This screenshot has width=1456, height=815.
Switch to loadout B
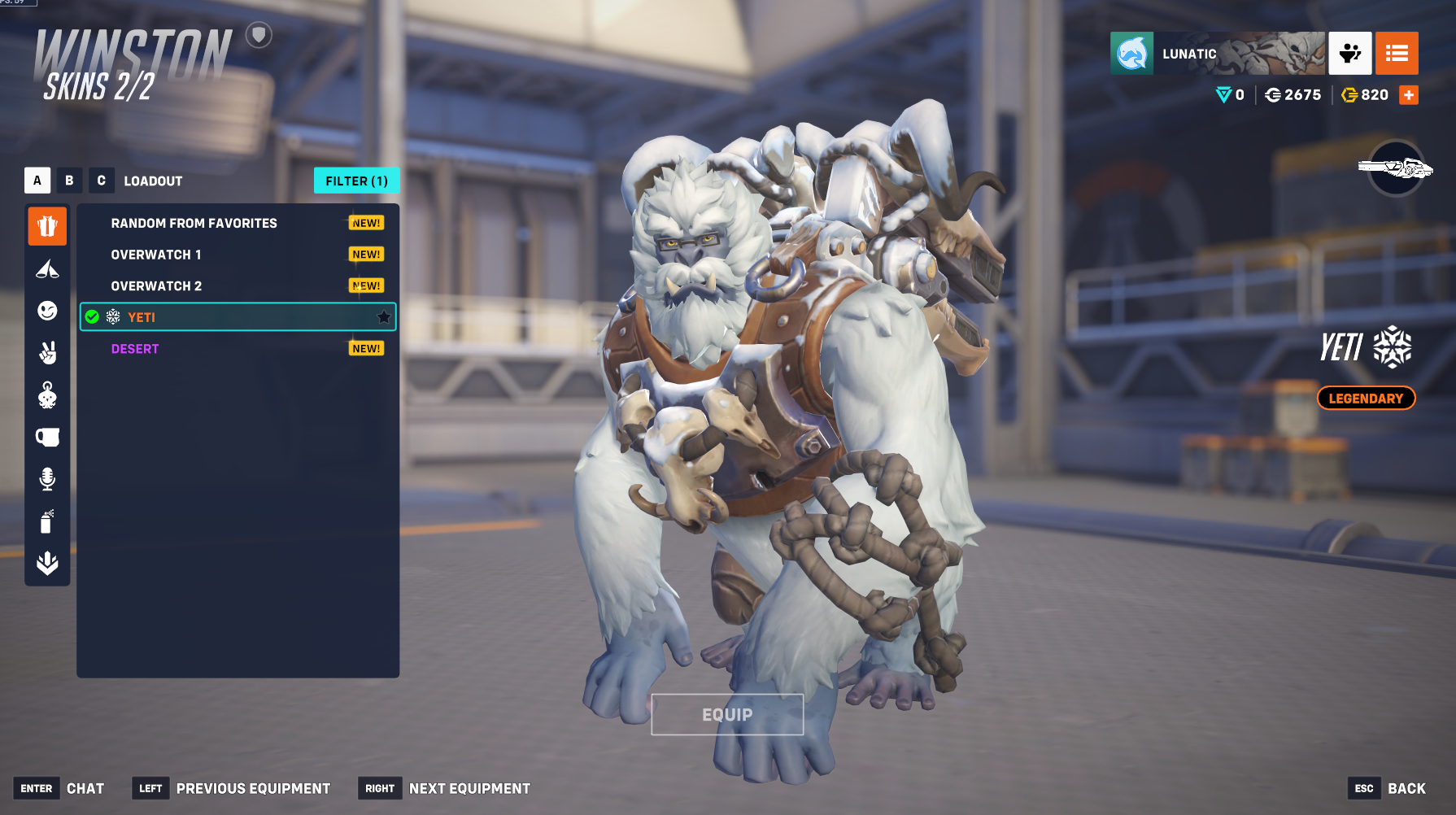coord(69,181)
